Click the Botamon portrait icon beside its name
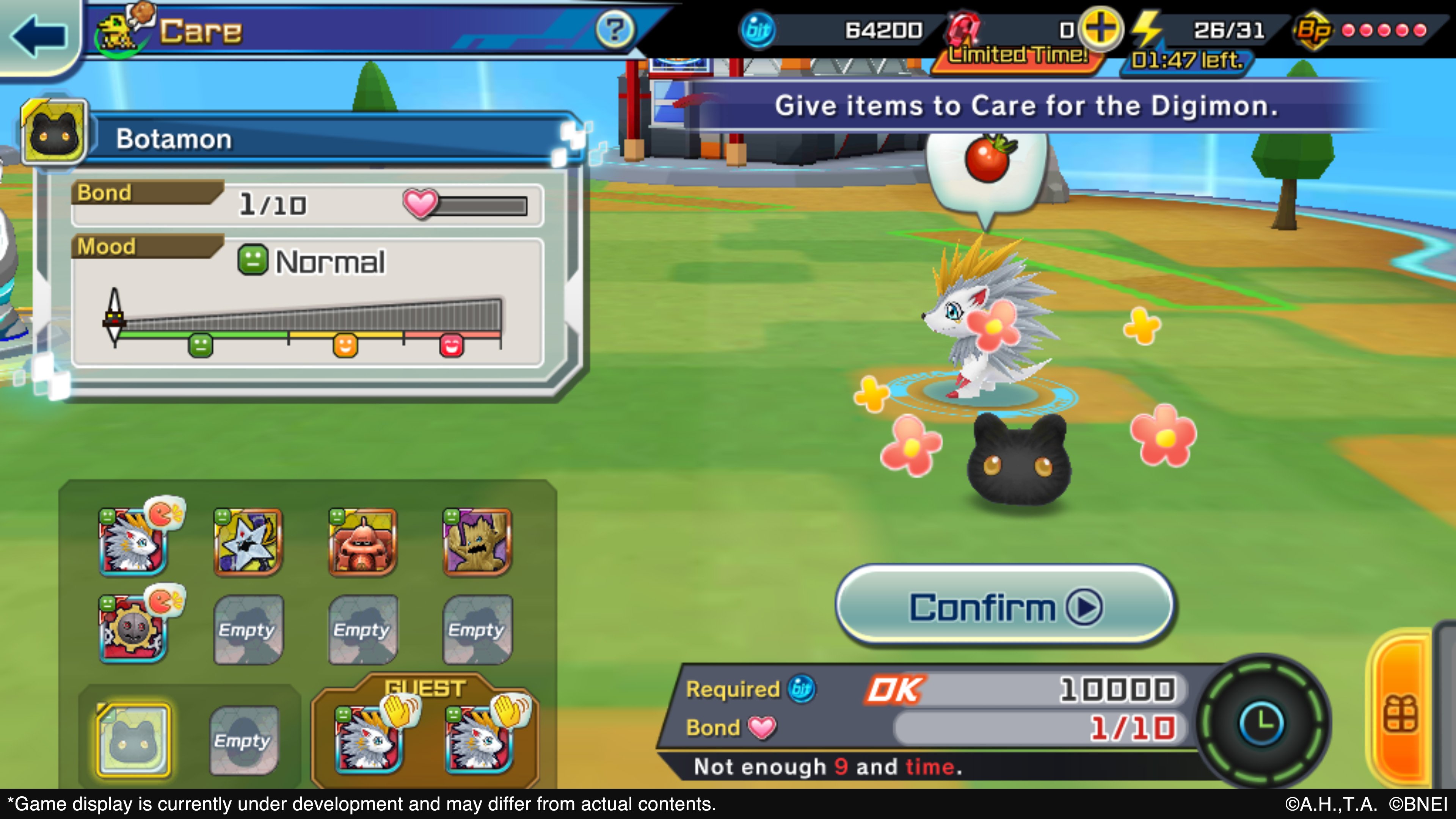 point(54,133)
